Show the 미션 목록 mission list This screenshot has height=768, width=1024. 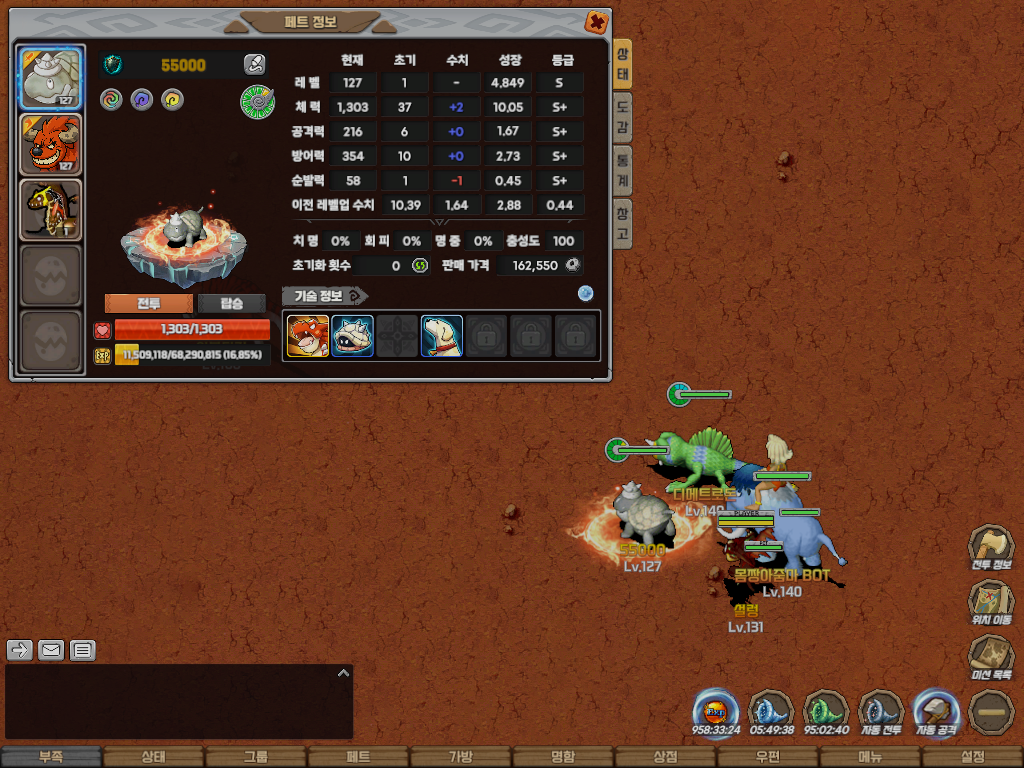coord(989,656)
